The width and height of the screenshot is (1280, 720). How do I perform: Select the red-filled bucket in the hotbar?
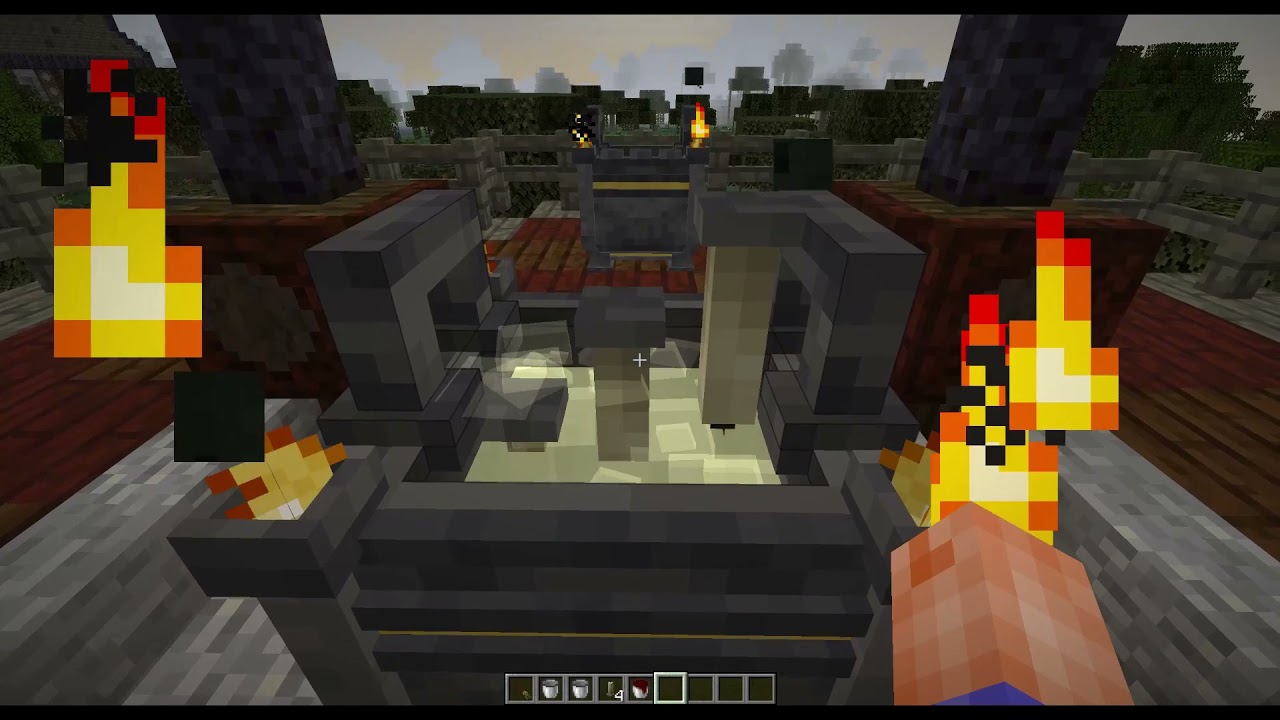pos(638,688)
